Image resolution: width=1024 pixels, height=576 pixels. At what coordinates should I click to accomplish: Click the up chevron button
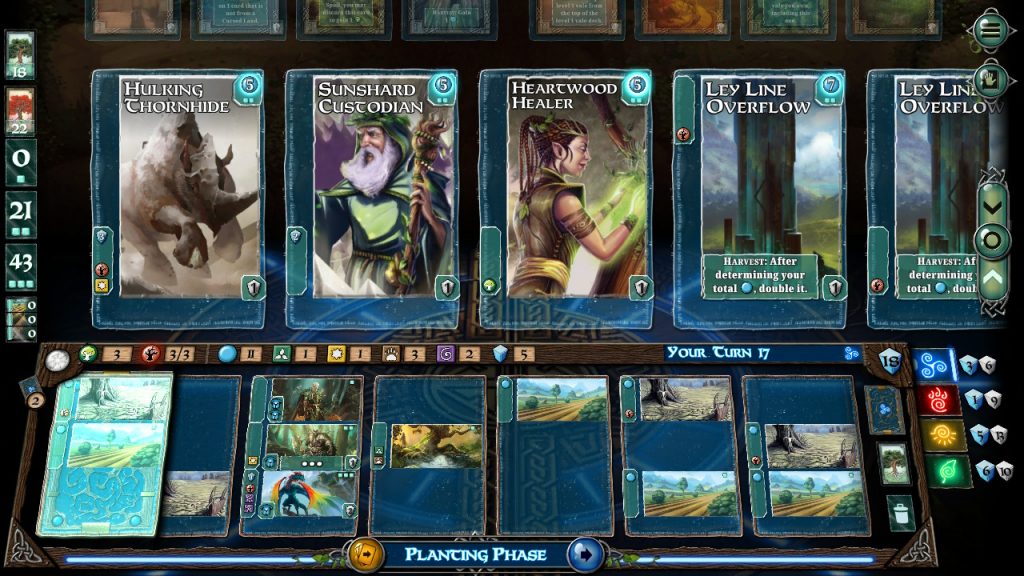pyautogui.click(x=992, y=276)
